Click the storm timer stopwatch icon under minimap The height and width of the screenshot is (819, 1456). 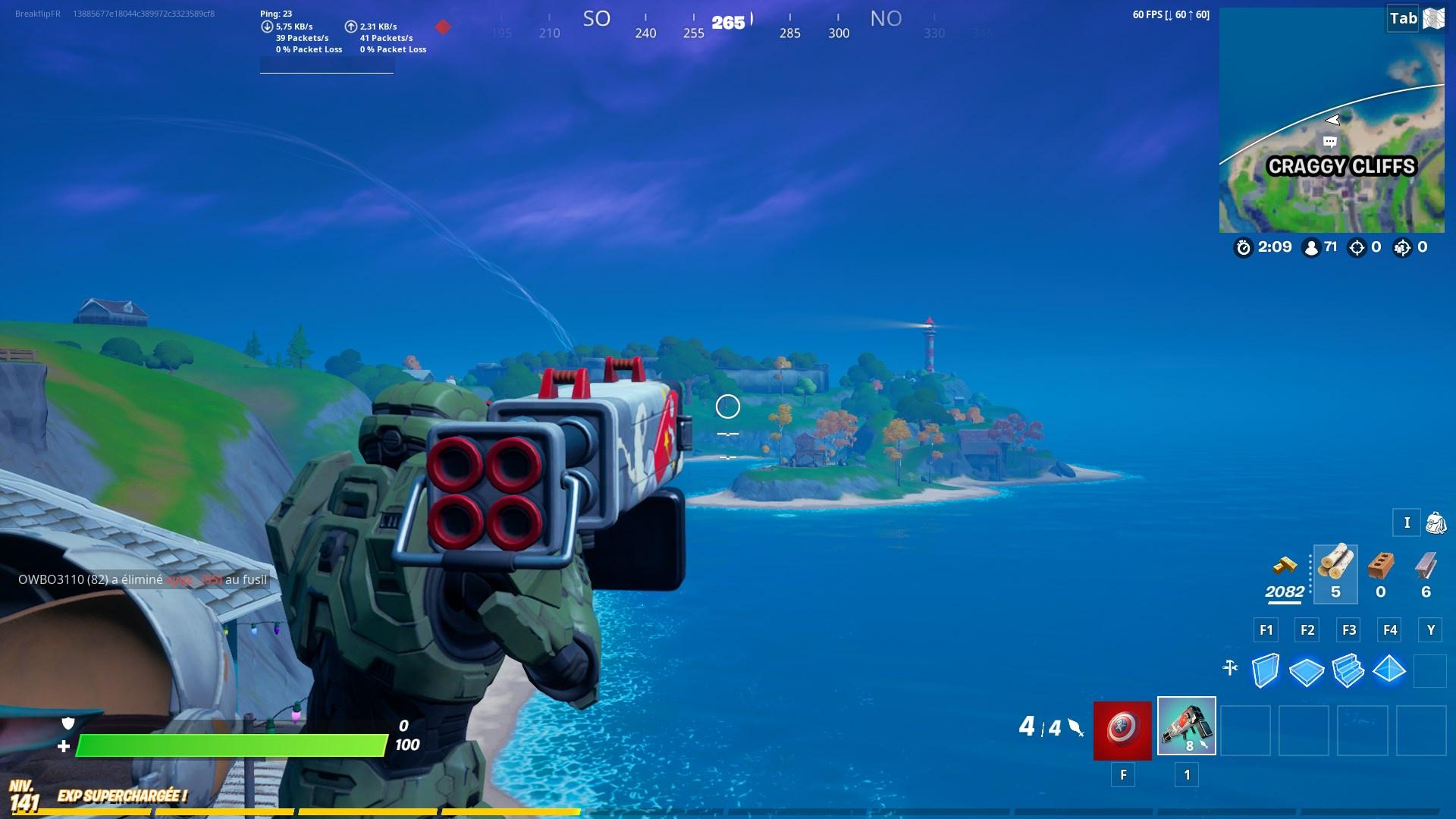tap(1242, 246)
